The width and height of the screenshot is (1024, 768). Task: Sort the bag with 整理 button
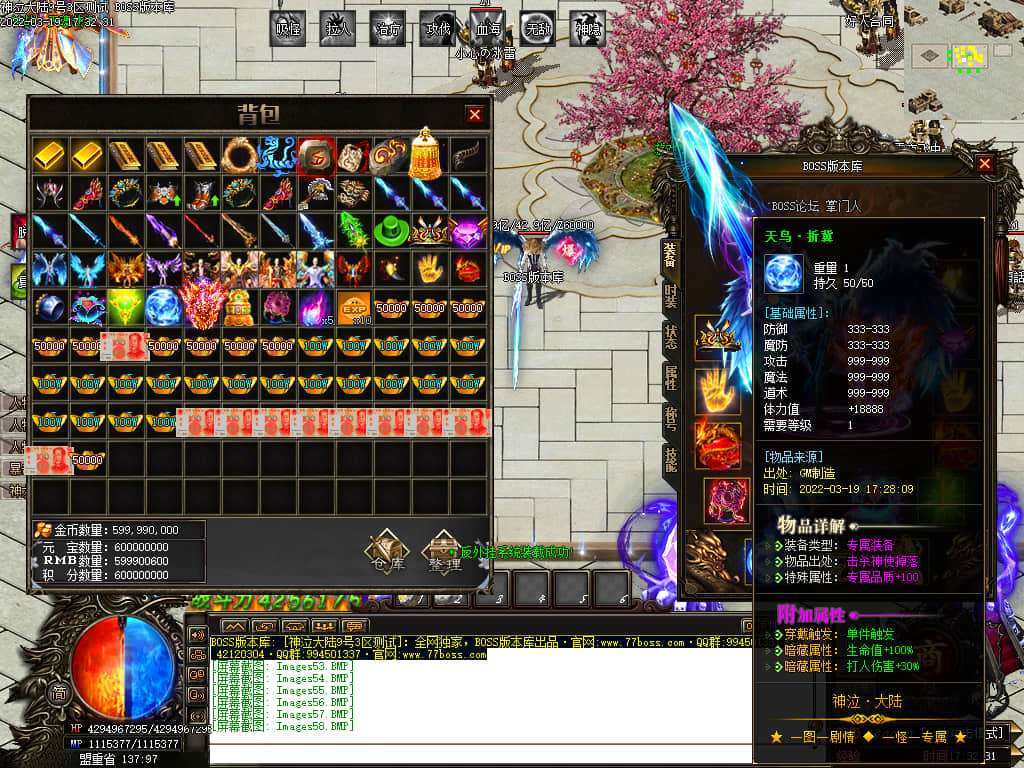(443, 551)
